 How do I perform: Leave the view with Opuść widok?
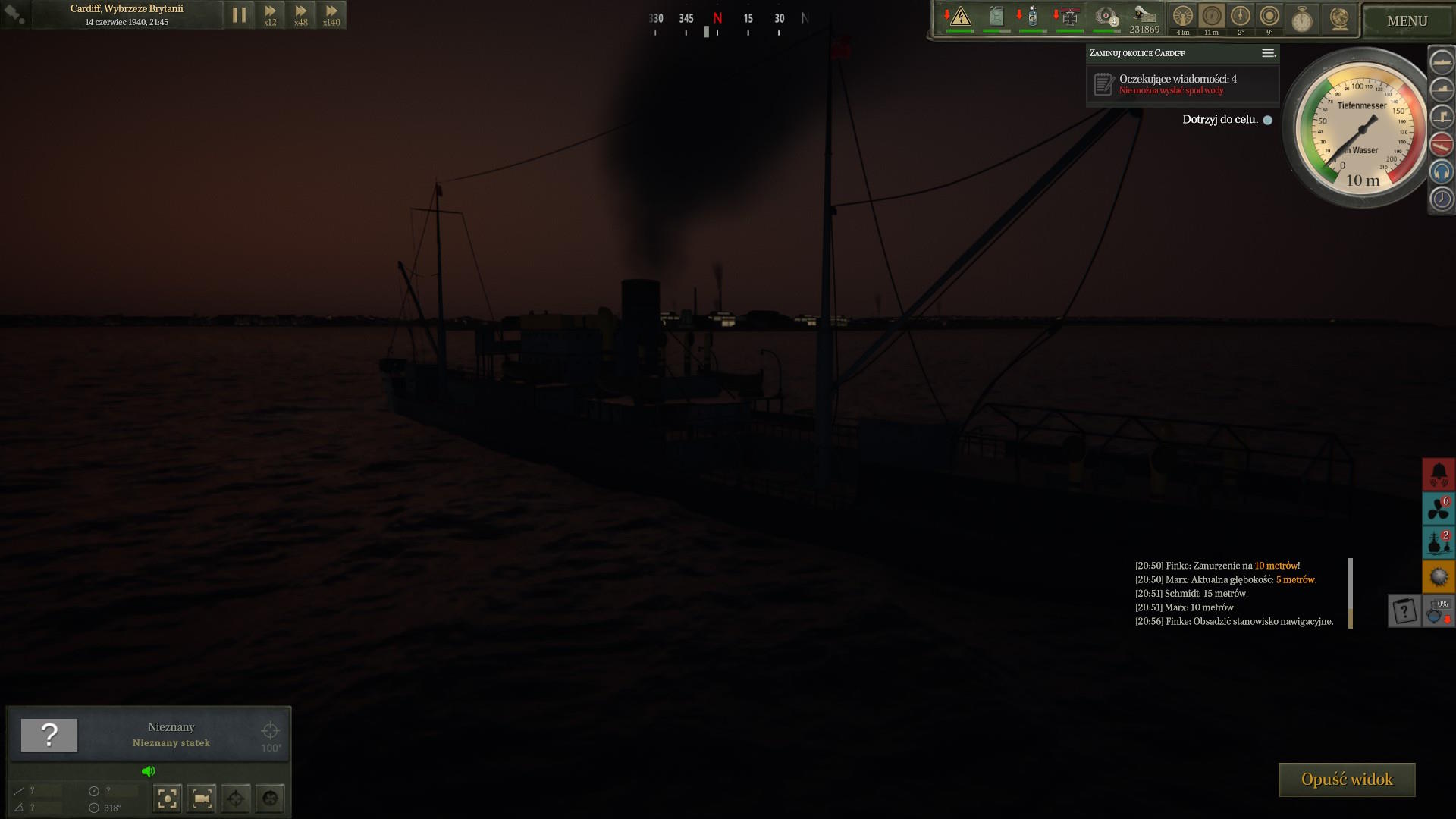click(1347, 780)
